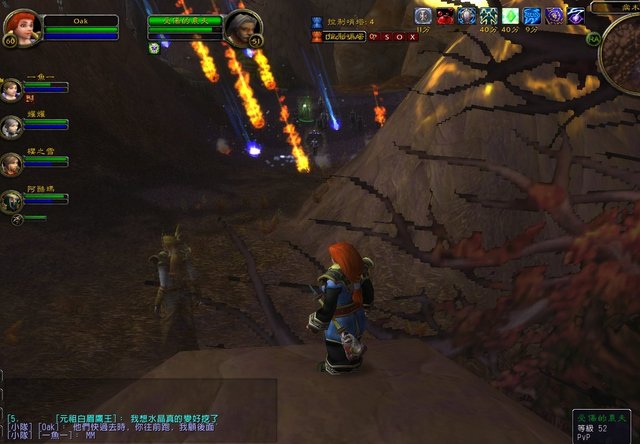Select the Oak player portrait
The image size is (640, 444).
coord(20,25)
